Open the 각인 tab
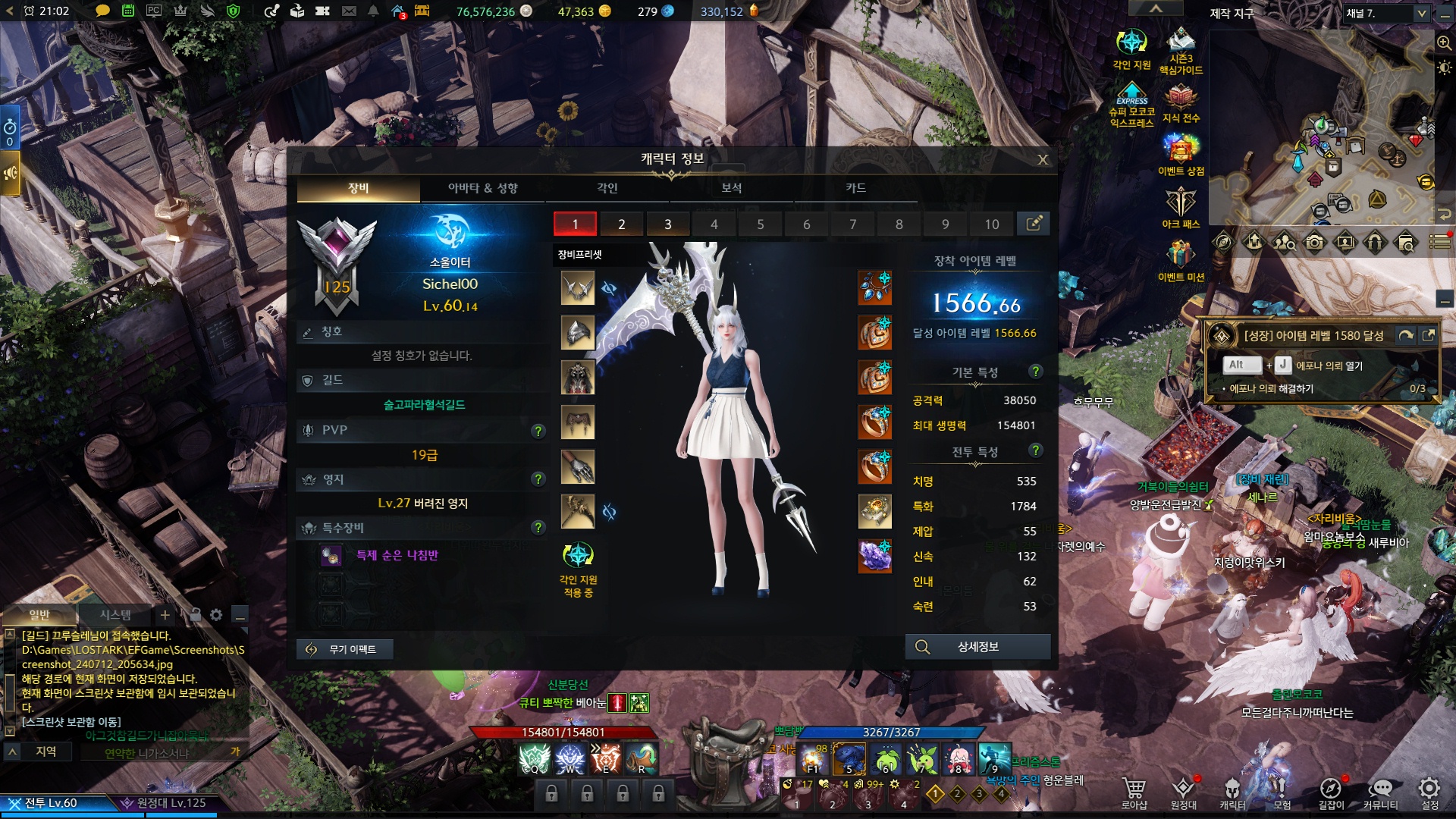Screen dimensions: 1456x819 (x=607, y=188)
